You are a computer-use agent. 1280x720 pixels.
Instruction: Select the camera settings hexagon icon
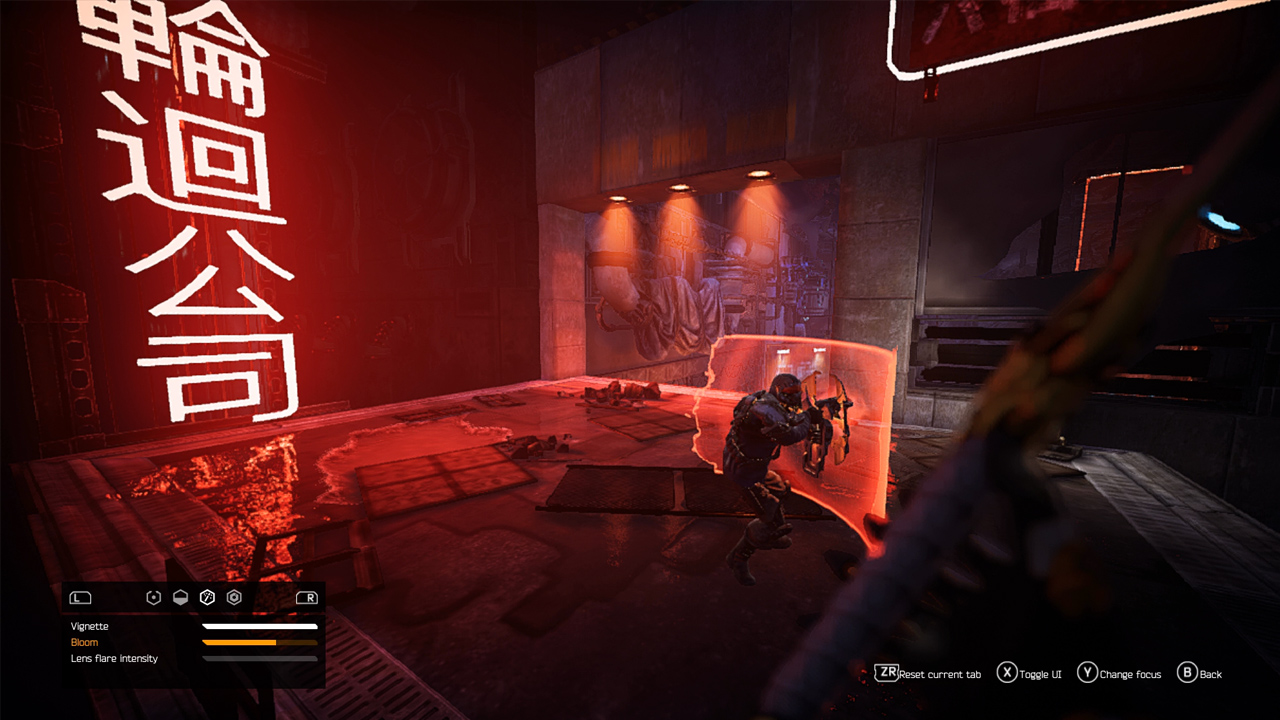coord(153,597)
